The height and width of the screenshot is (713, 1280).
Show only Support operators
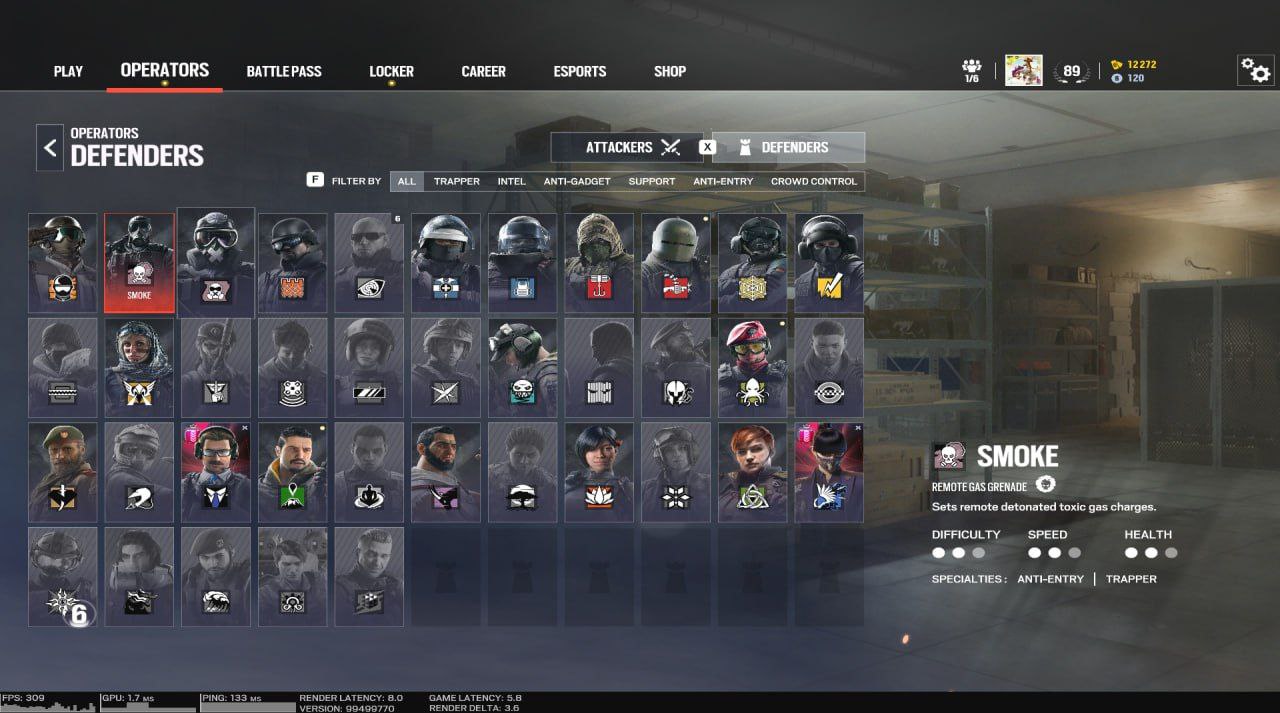coord(651,181)
